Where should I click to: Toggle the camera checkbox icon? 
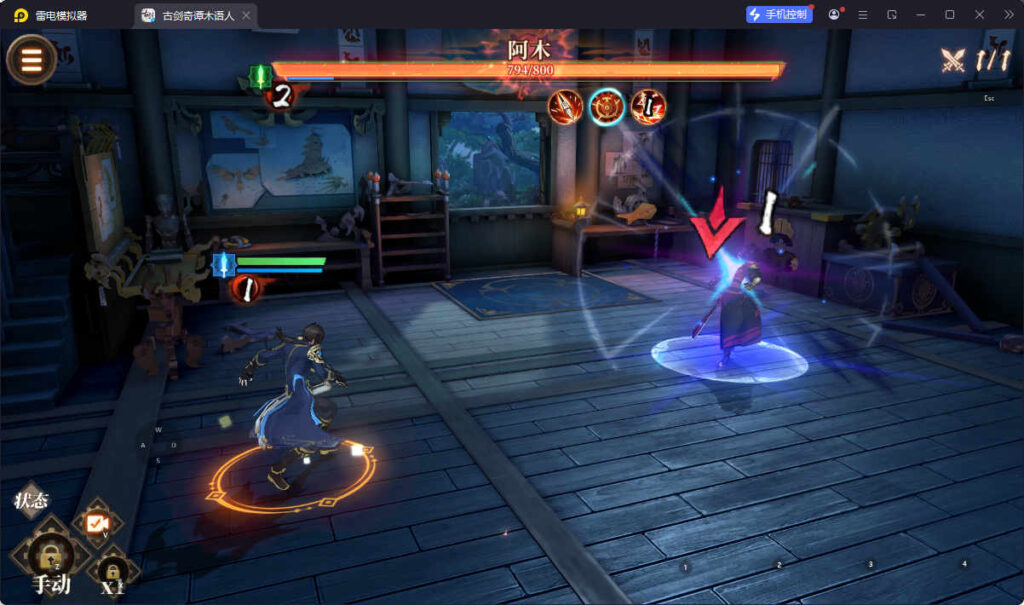(x=97, y=523)
